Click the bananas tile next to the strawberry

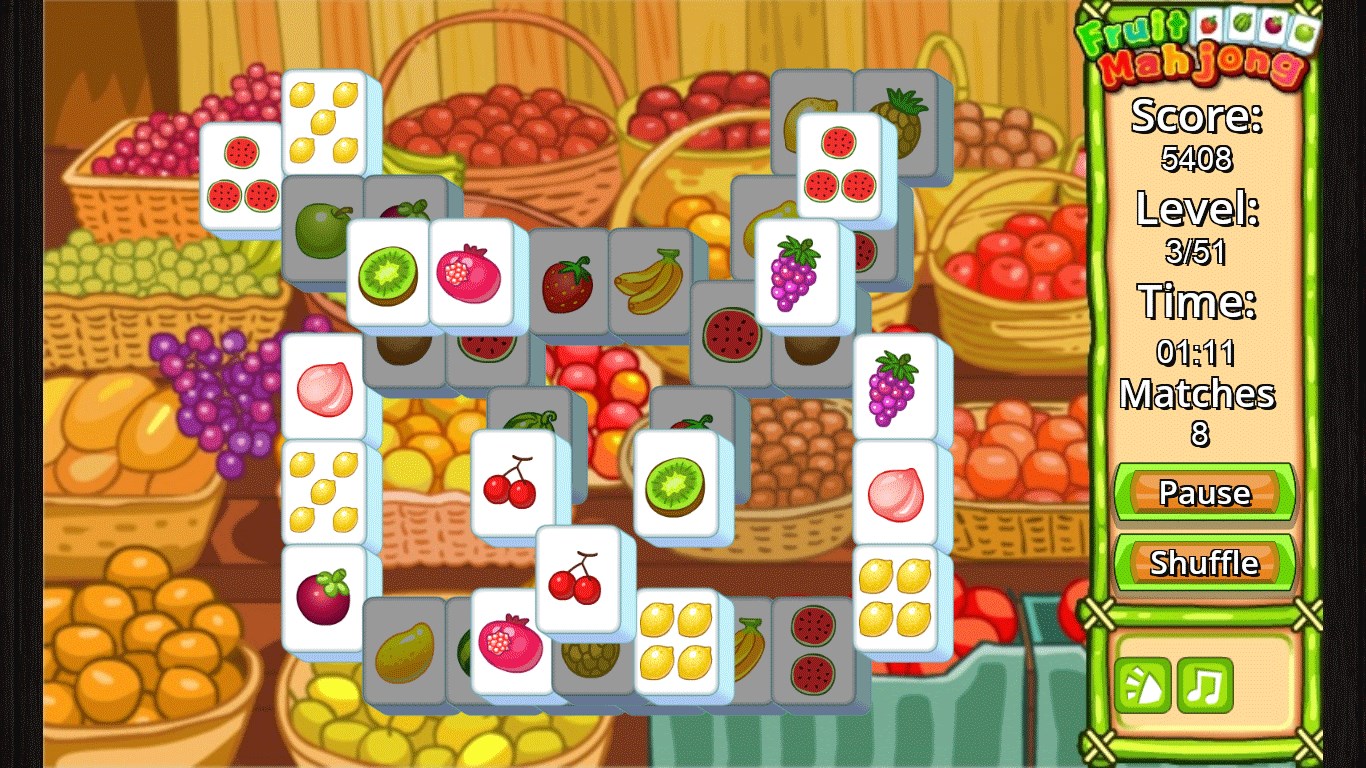[648, 282]
